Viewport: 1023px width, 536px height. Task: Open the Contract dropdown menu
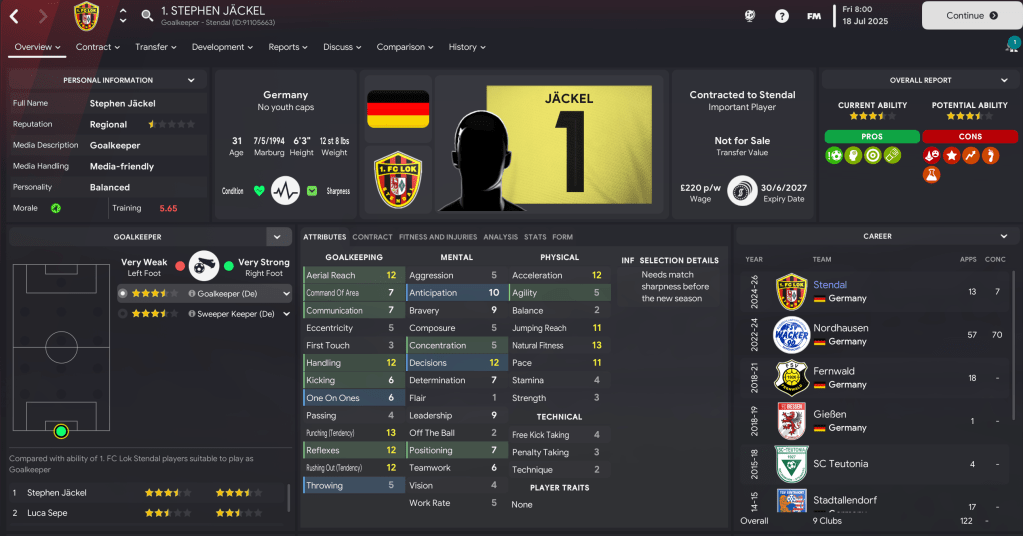98,47
